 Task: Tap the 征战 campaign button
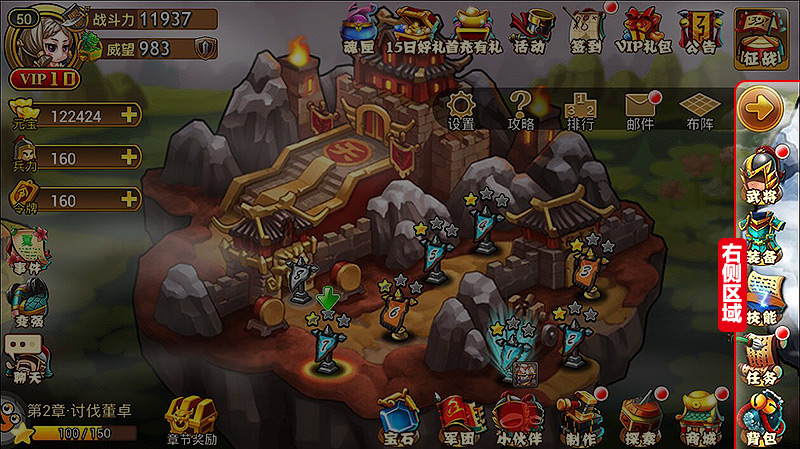point(762,31)
